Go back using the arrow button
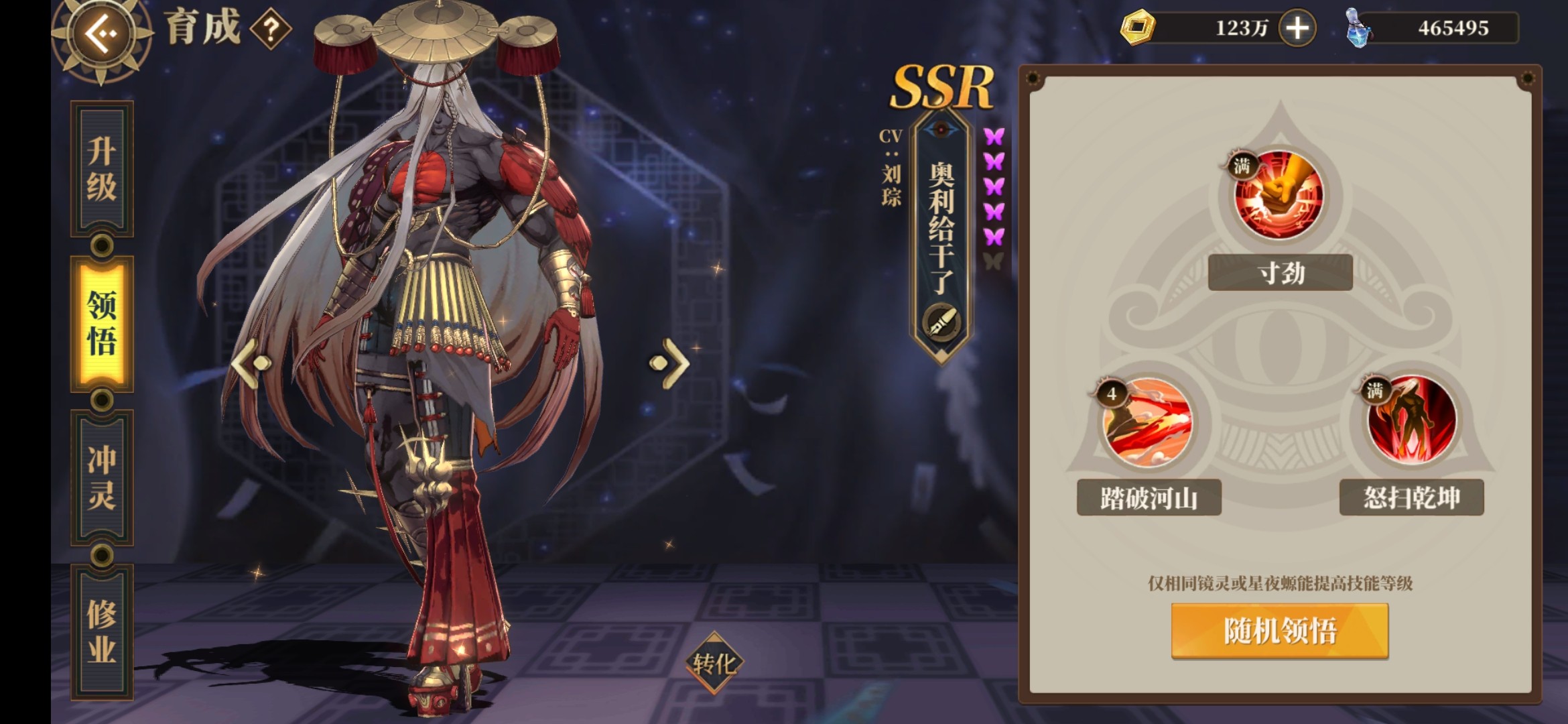This screenshot has height=724, width=1568. pos(102,34)
